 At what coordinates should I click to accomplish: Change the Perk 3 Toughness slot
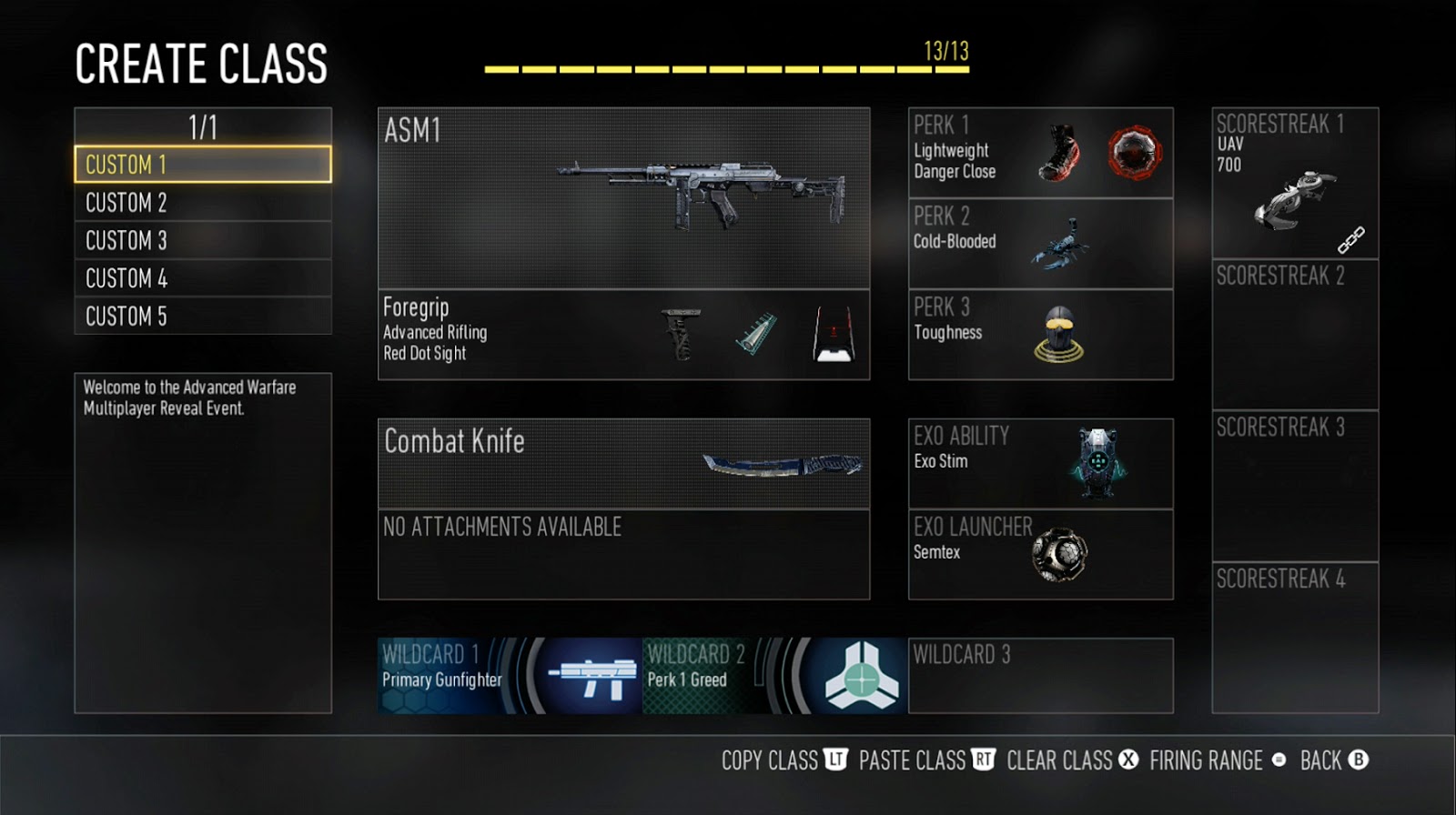[x=1040, y=334]
